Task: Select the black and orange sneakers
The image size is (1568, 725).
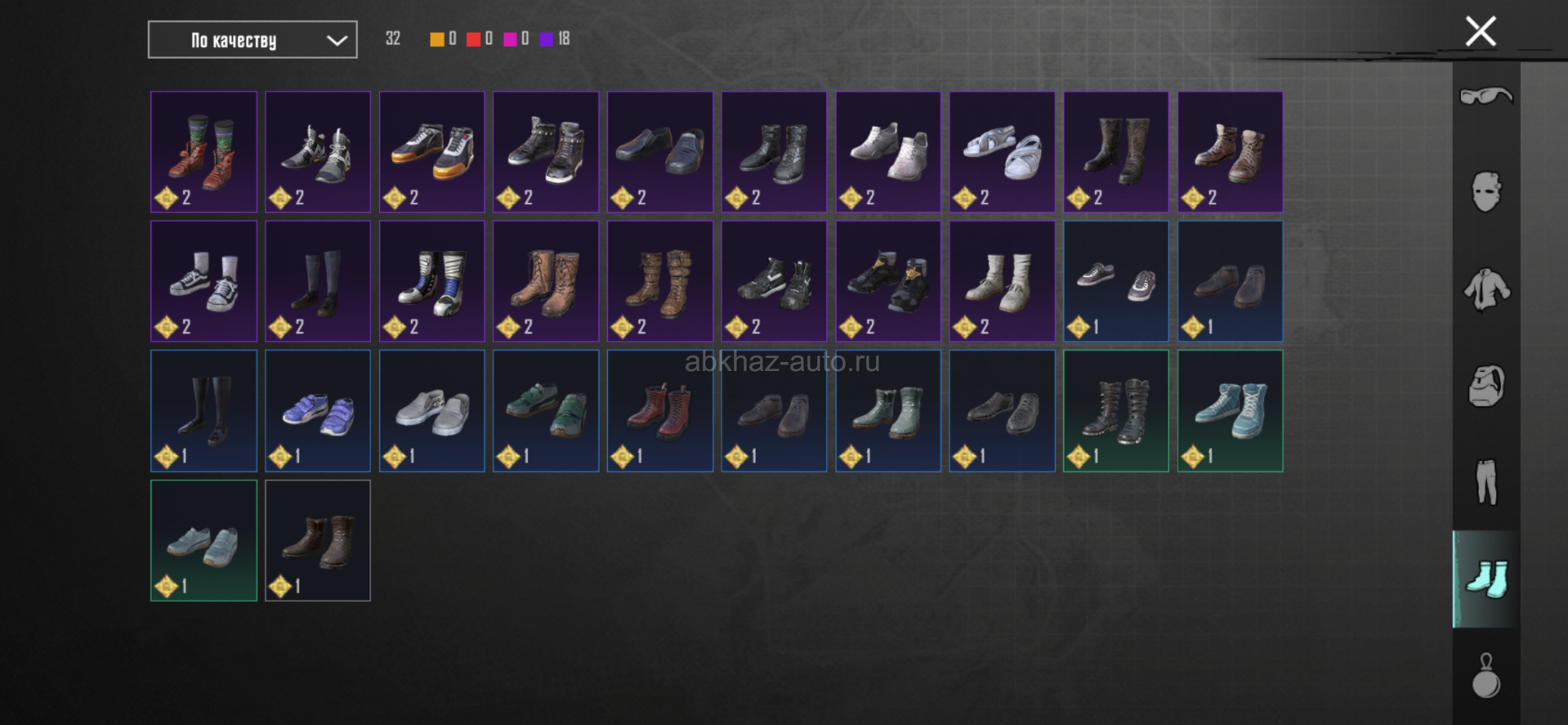Action: (x=431, y=152)
